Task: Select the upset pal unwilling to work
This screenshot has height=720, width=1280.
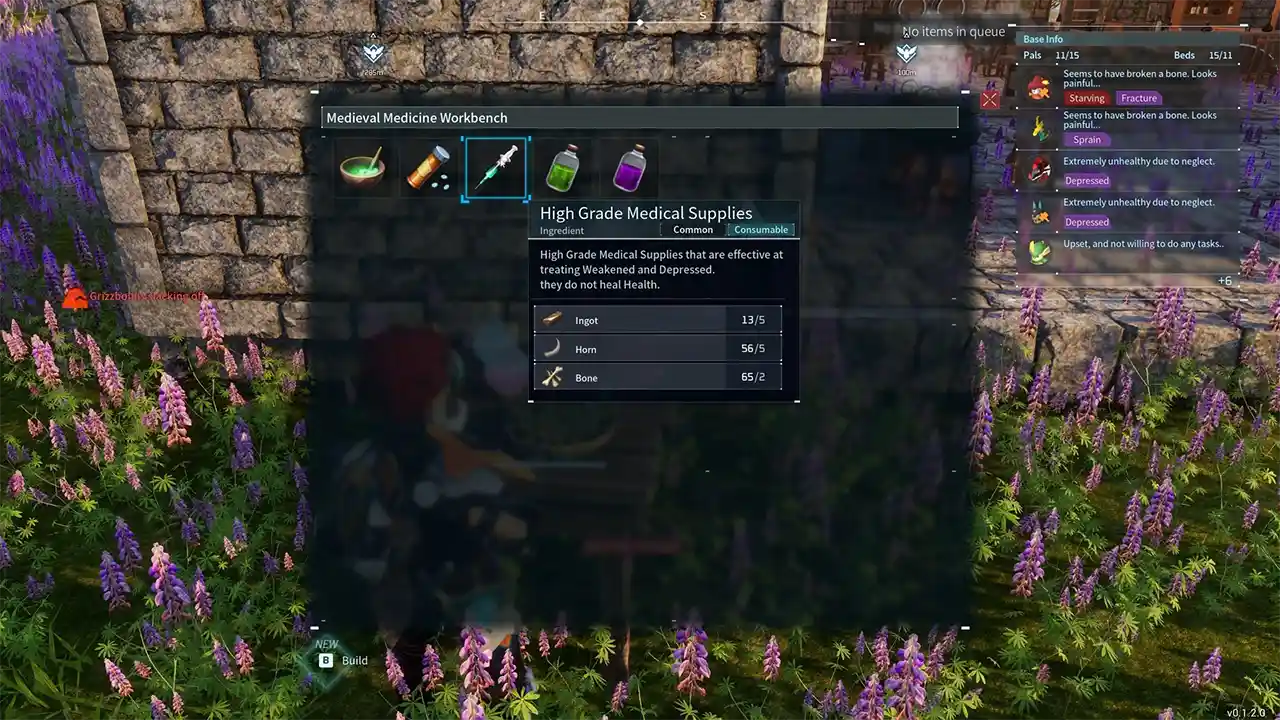Action: (x=1130, y=248)
